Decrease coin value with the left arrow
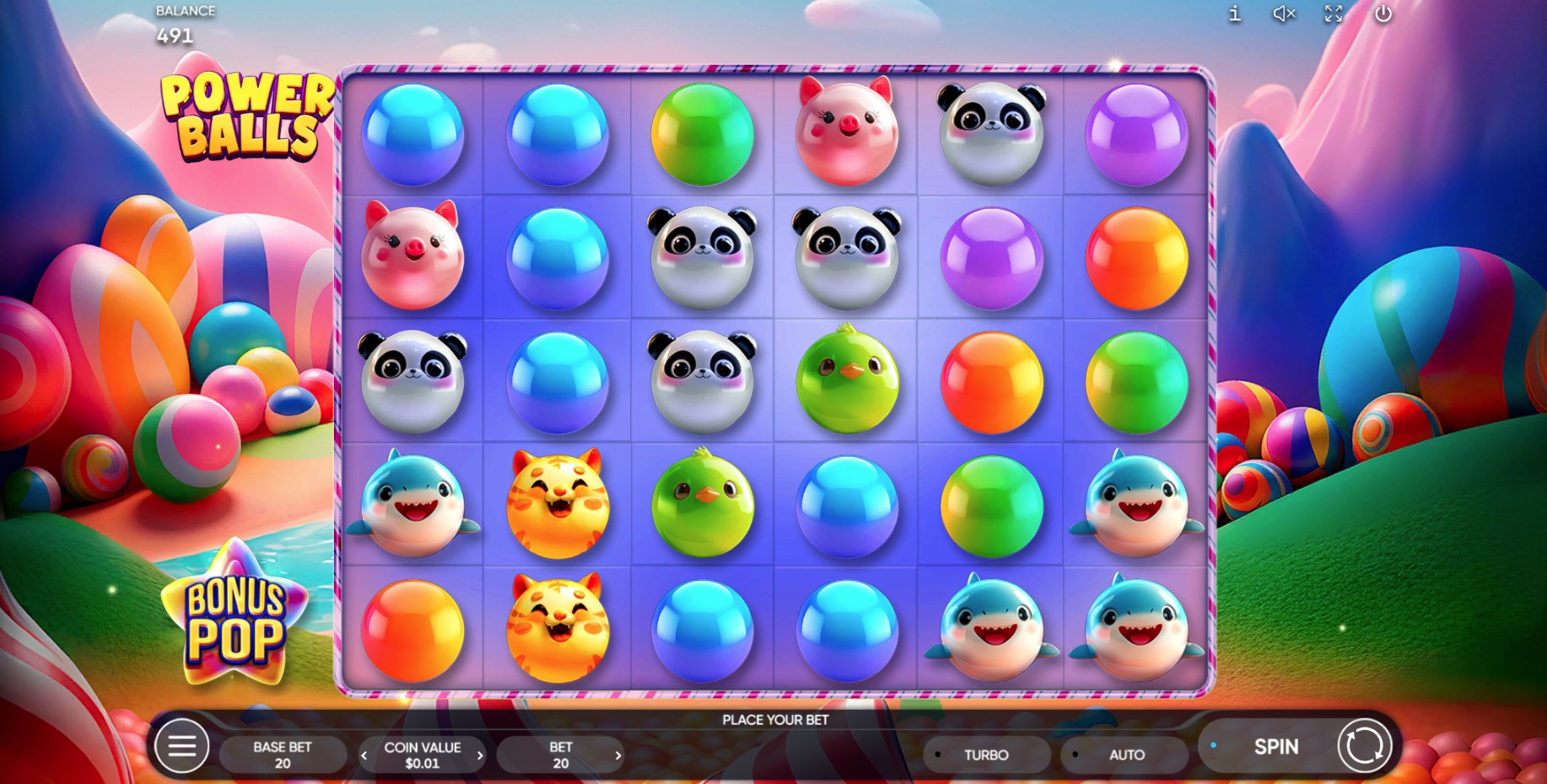Image resolution: width=1547 pixels, height=784 pixels. [366, 754]
